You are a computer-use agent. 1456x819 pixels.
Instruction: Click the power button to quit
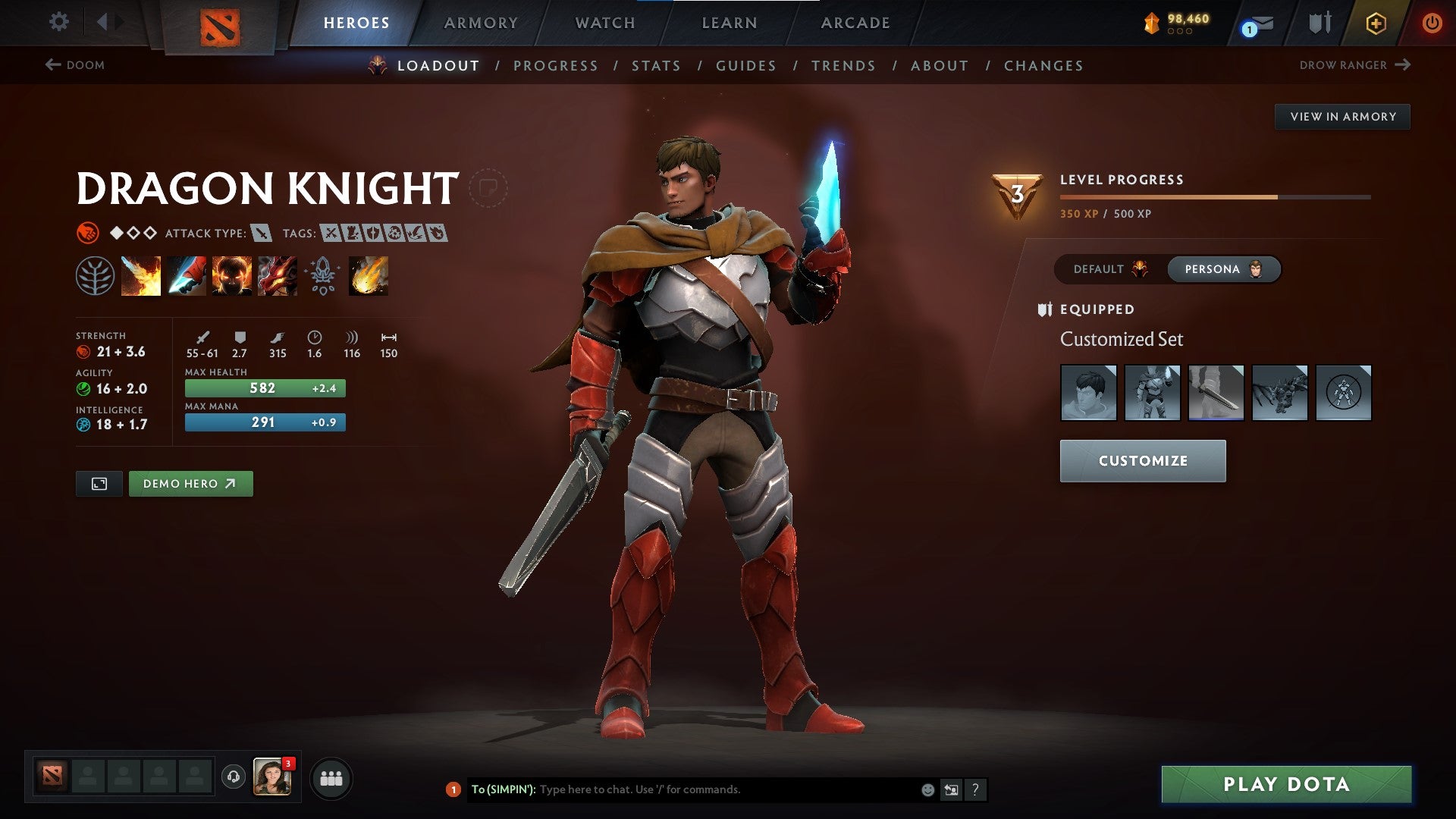click(1432, 22)
